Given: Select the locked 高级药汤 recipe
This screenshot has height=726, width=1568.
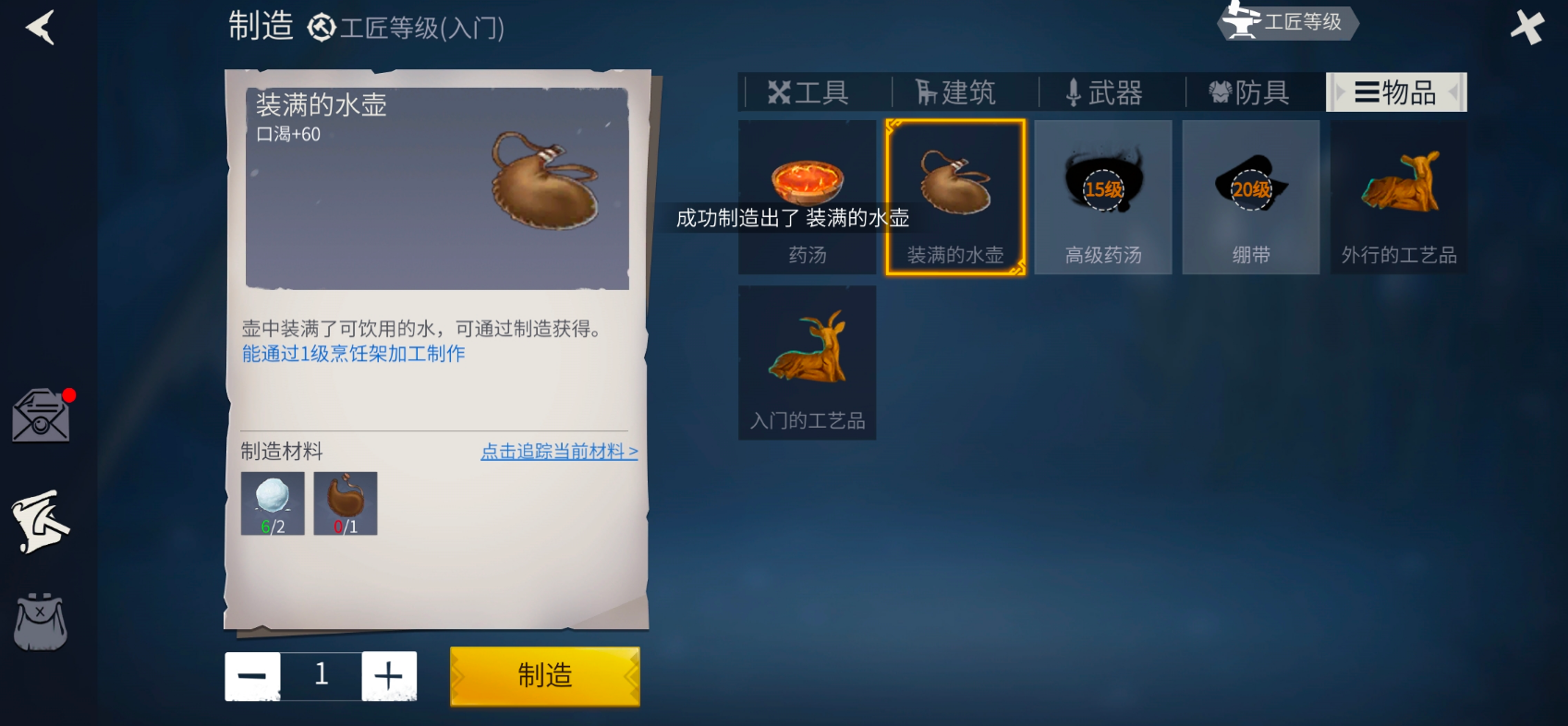Looking at the screenshot, I should click(1102, 197).
